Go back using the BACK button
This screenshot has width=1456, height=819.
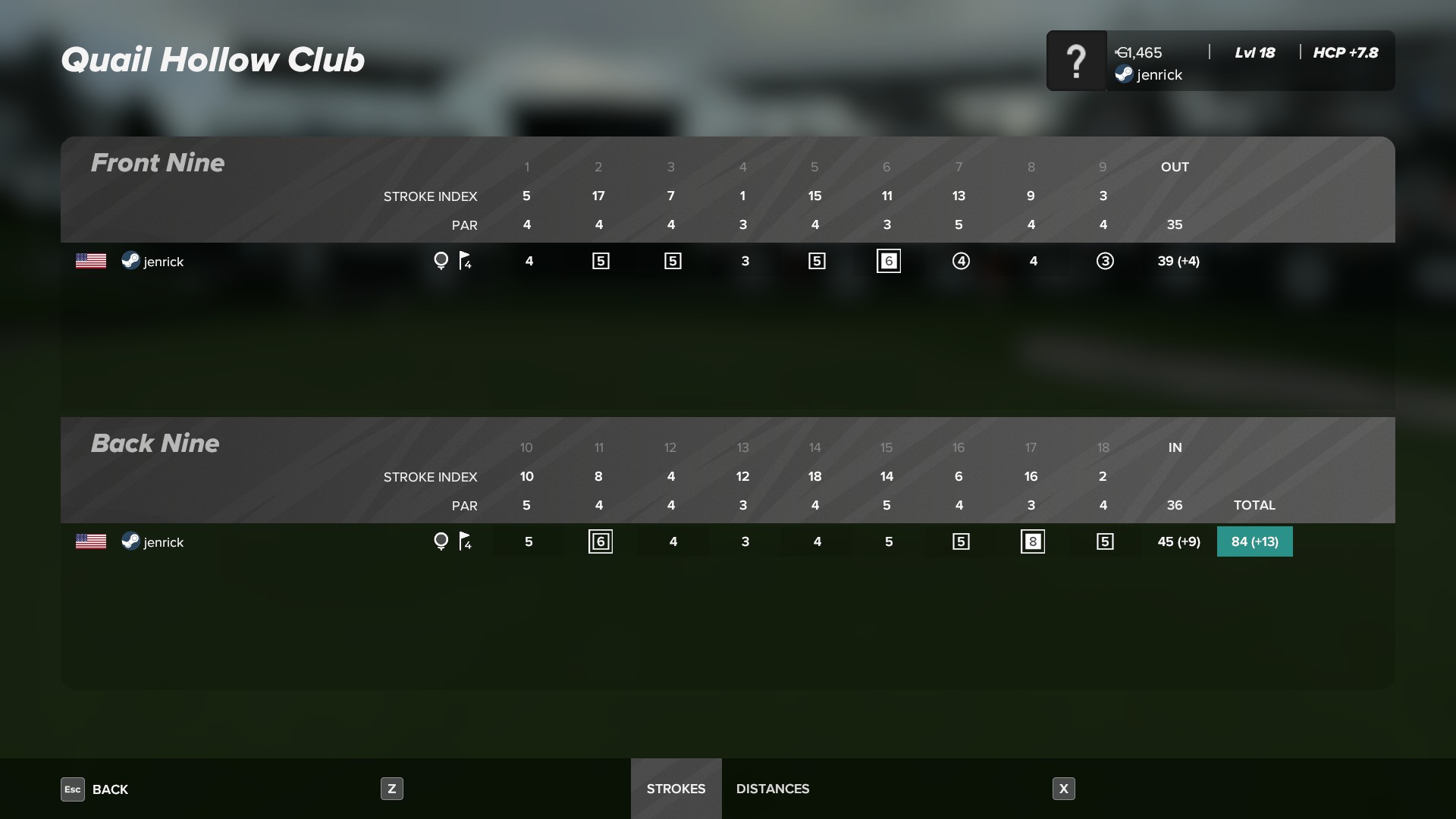[96, 789]
